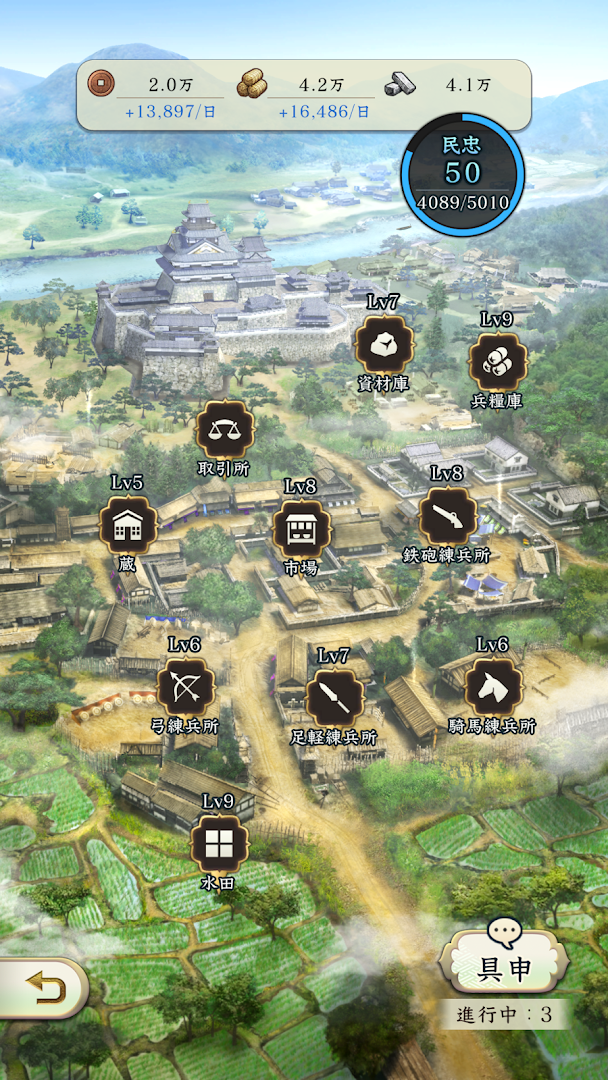This screenshot has height=1080, width=608.
Task: Open the 取引所 trading post
Action: [x=224, y=430]
